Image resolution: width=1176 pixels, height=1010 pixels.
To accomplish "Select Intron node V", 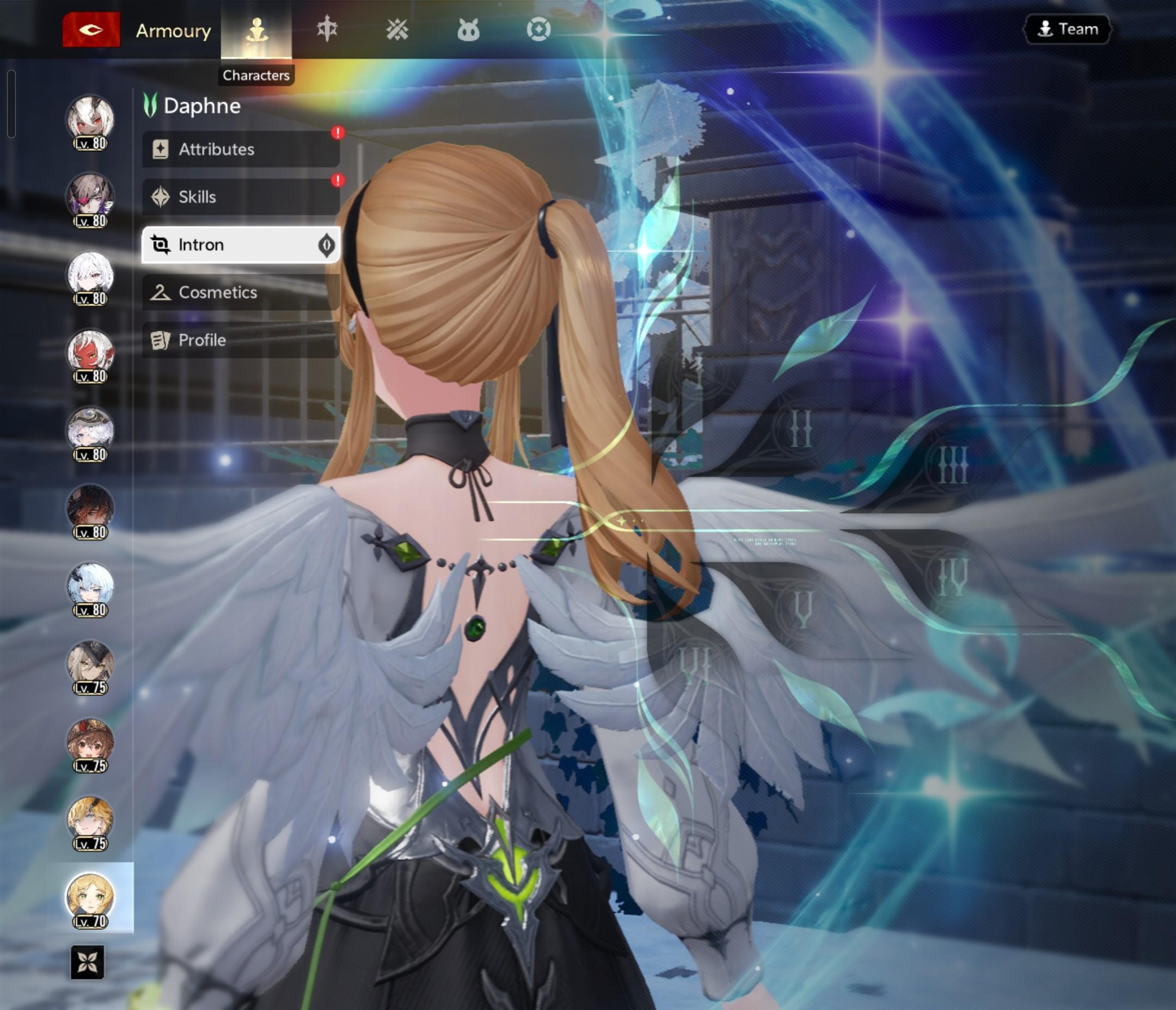I will [803, 609].
